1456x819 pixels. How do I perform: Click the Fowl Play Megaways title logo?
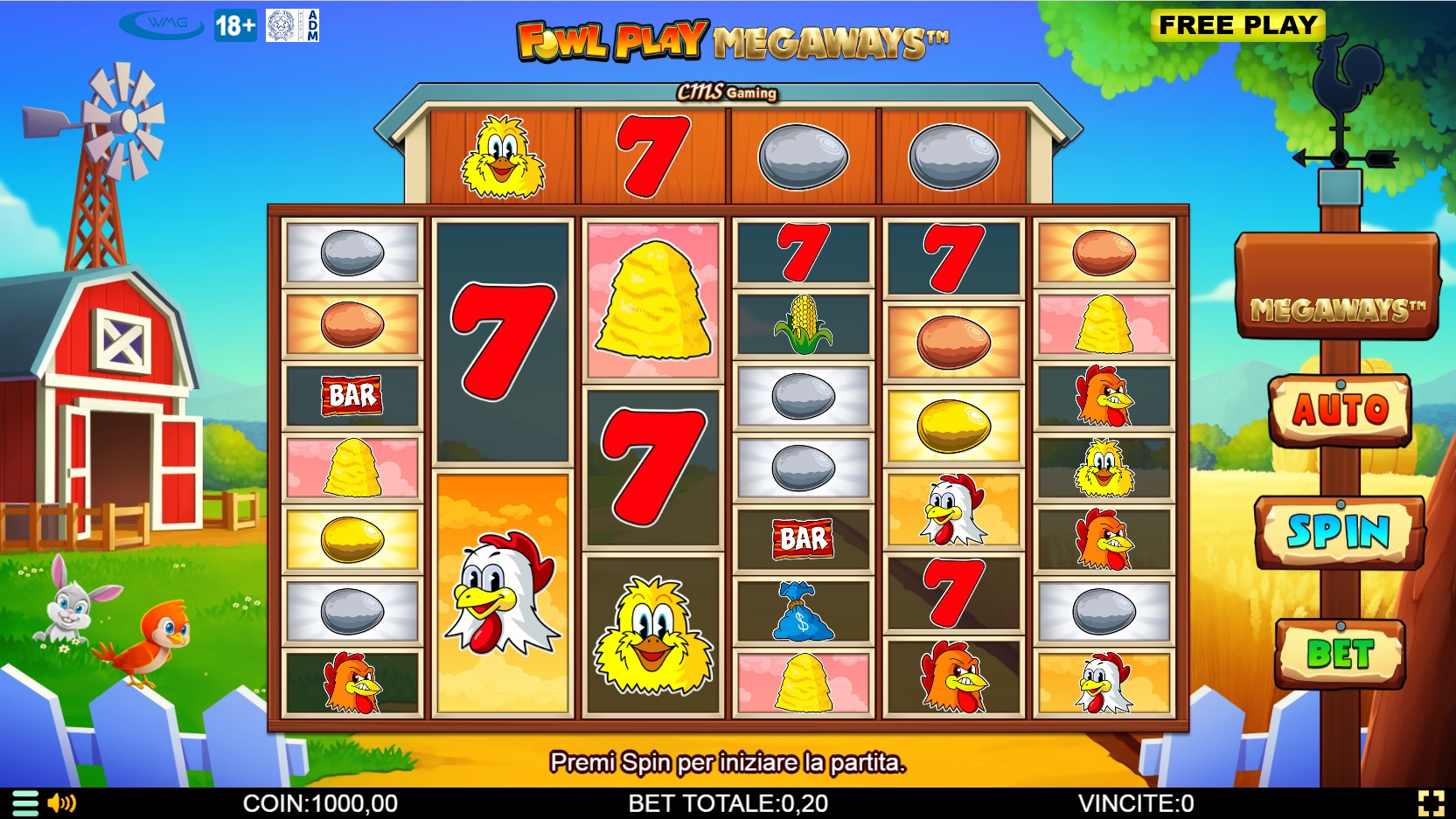tap(735, 39)
